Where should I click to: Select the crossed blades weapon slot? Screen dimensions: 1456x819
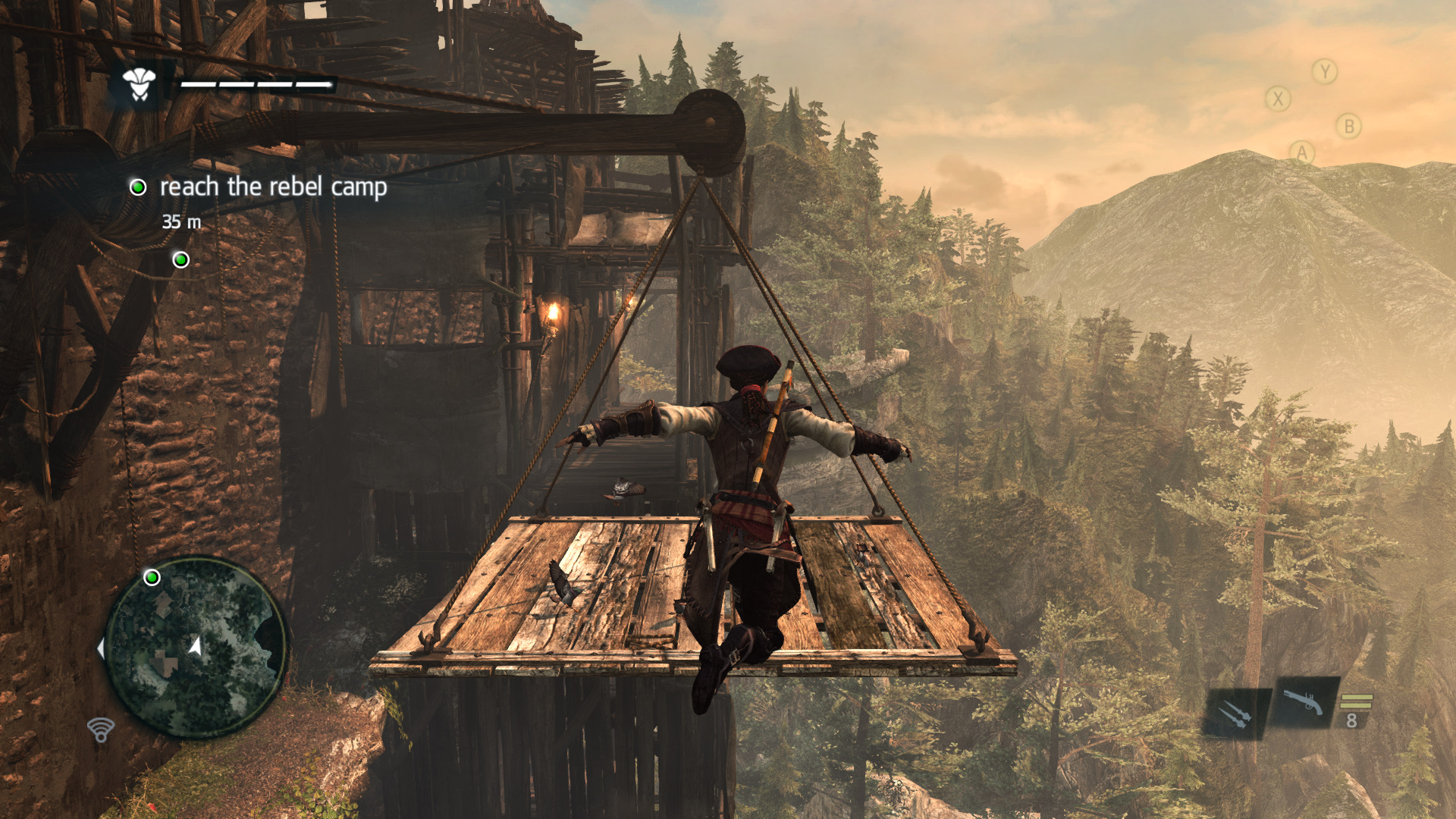(x=1235, y=714)
